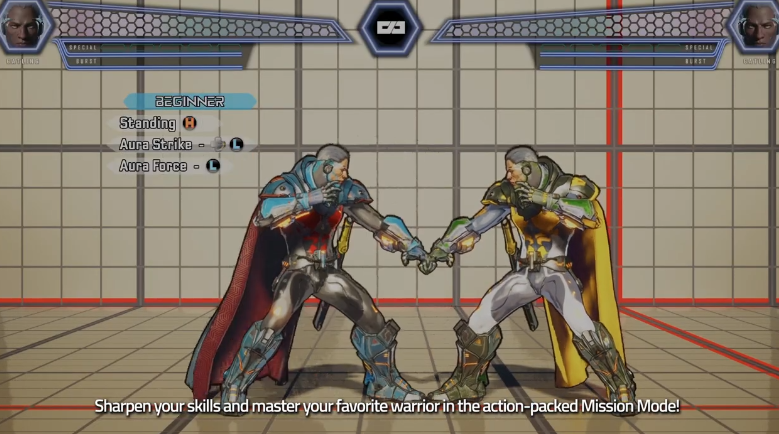This screenshot has height=434, width=779.
Task: Click the left player's character portrait
Action: coord(22,26)
